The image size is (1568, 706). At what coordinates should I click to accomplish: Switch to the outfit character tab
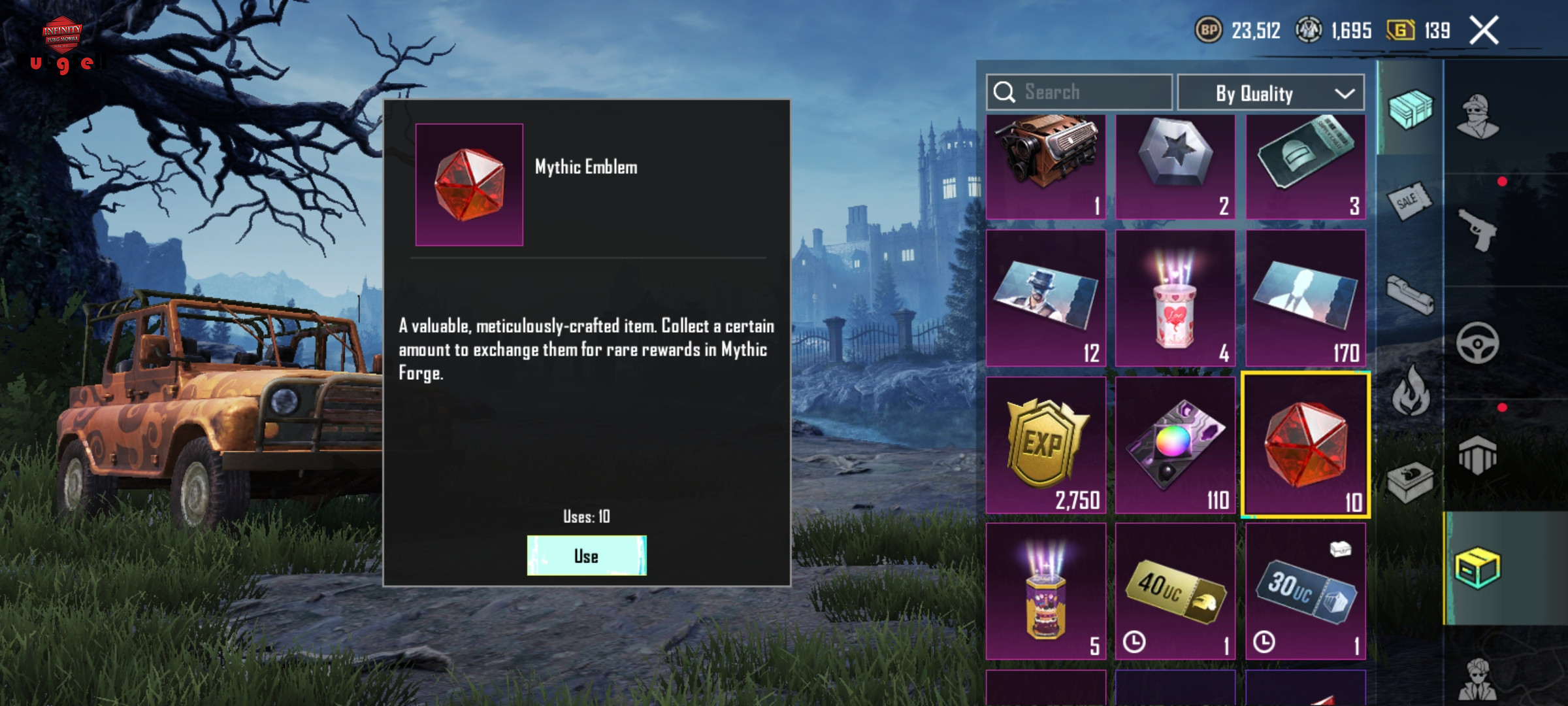pyautogui.click(x=1478, y=118)
